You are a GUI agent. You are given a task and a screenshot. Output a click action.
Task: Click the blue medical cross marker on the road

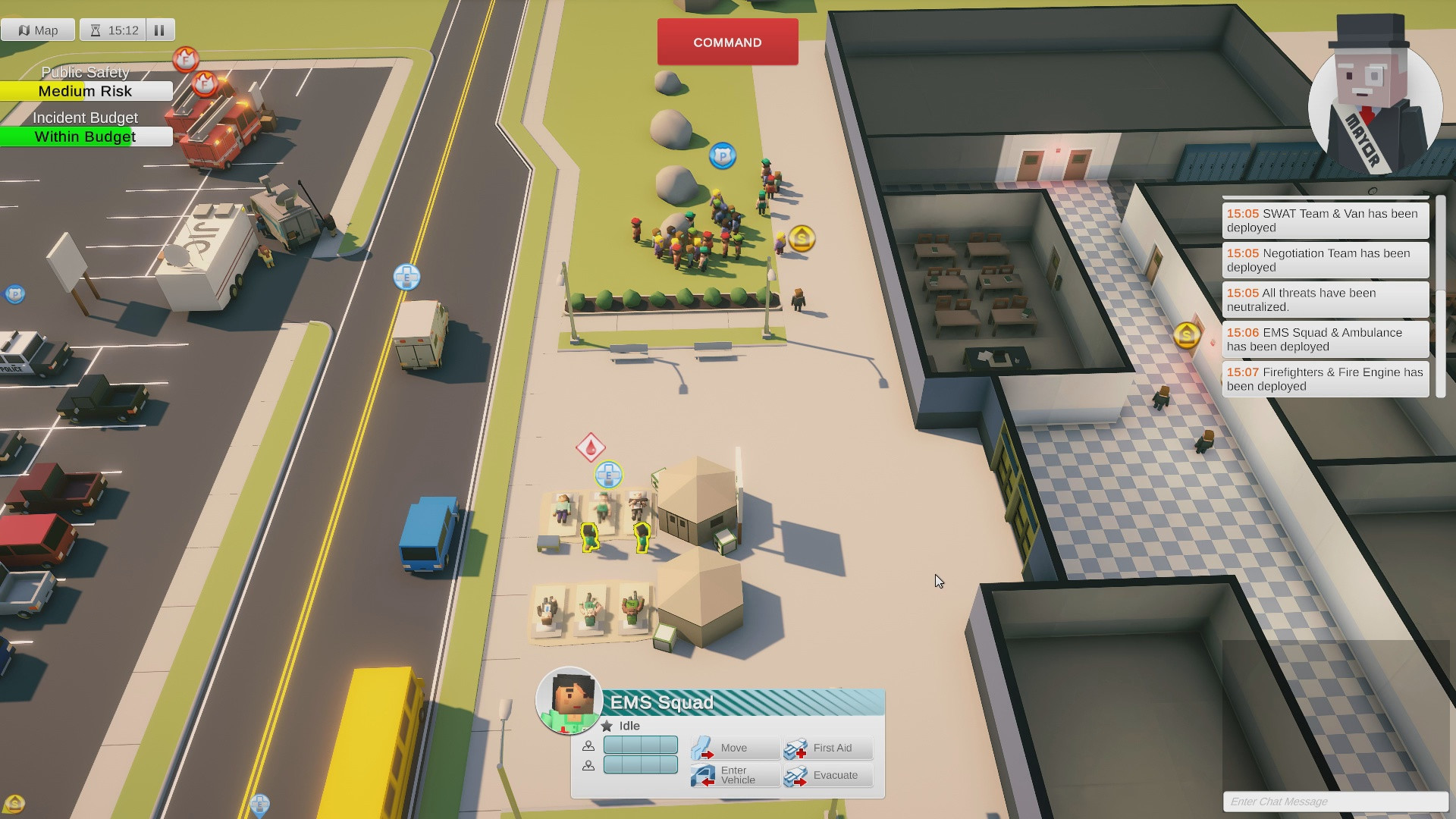click(407, 276)
